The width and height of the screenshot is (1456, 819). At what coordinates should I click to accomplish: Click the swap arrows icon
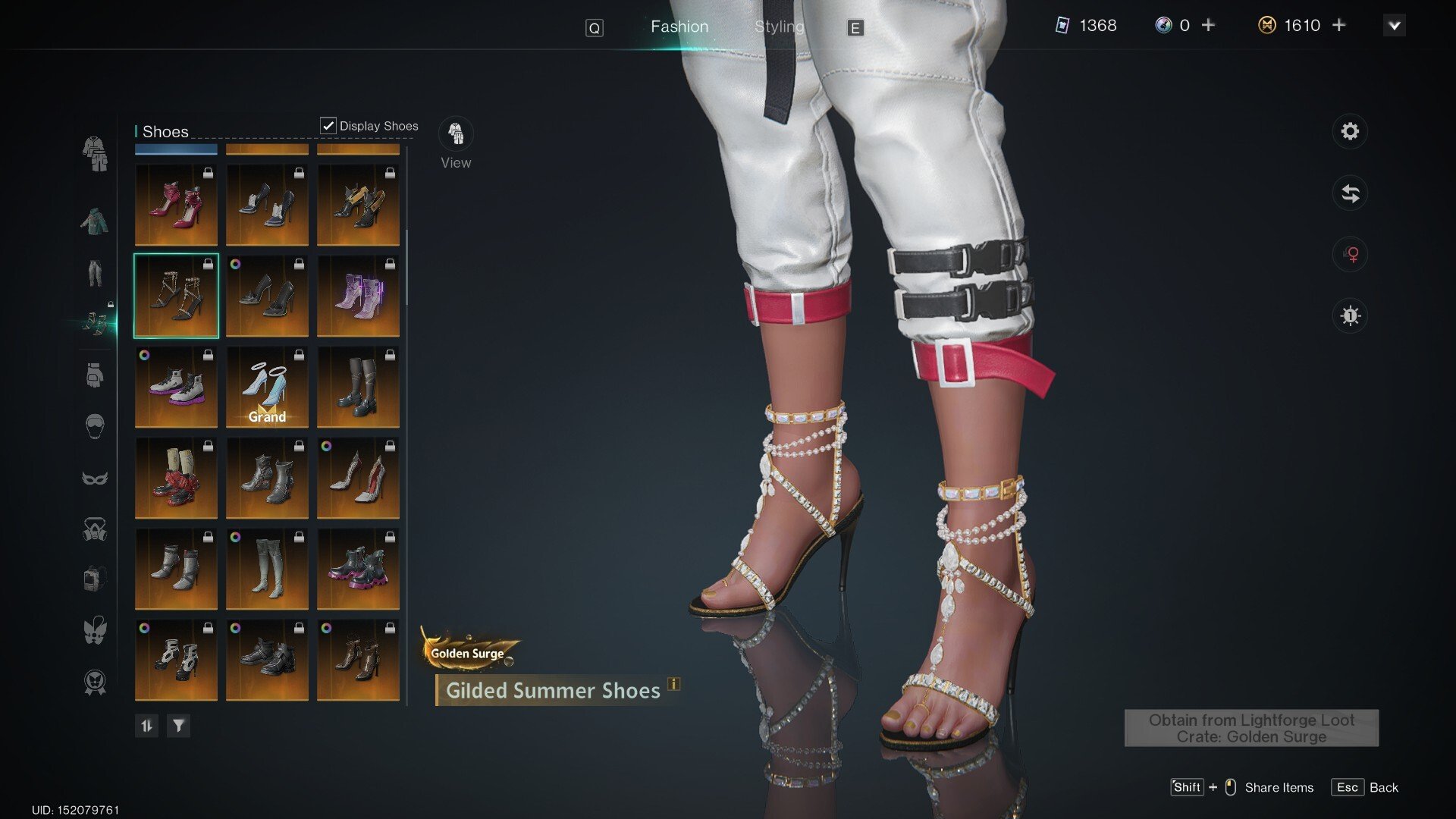[x=1350, y=193]
